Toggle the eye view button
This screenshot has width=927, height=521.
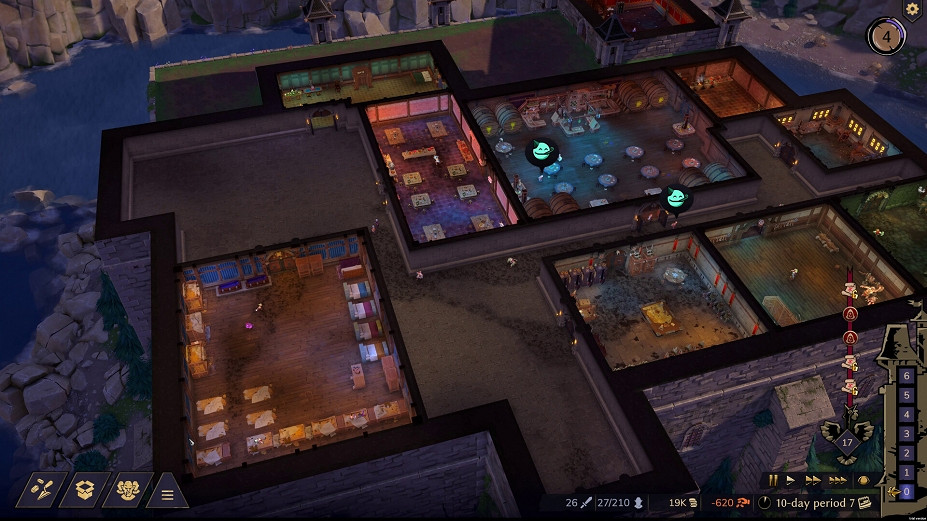863,481
